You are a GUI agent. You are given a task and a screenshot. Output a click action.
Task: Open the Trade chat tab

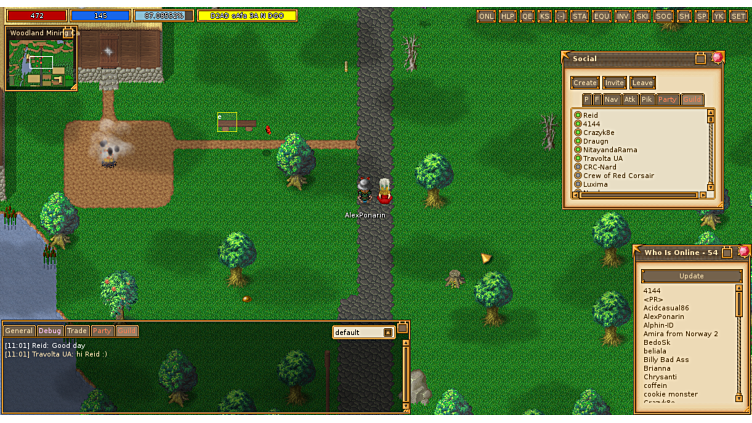pos(77,331)
